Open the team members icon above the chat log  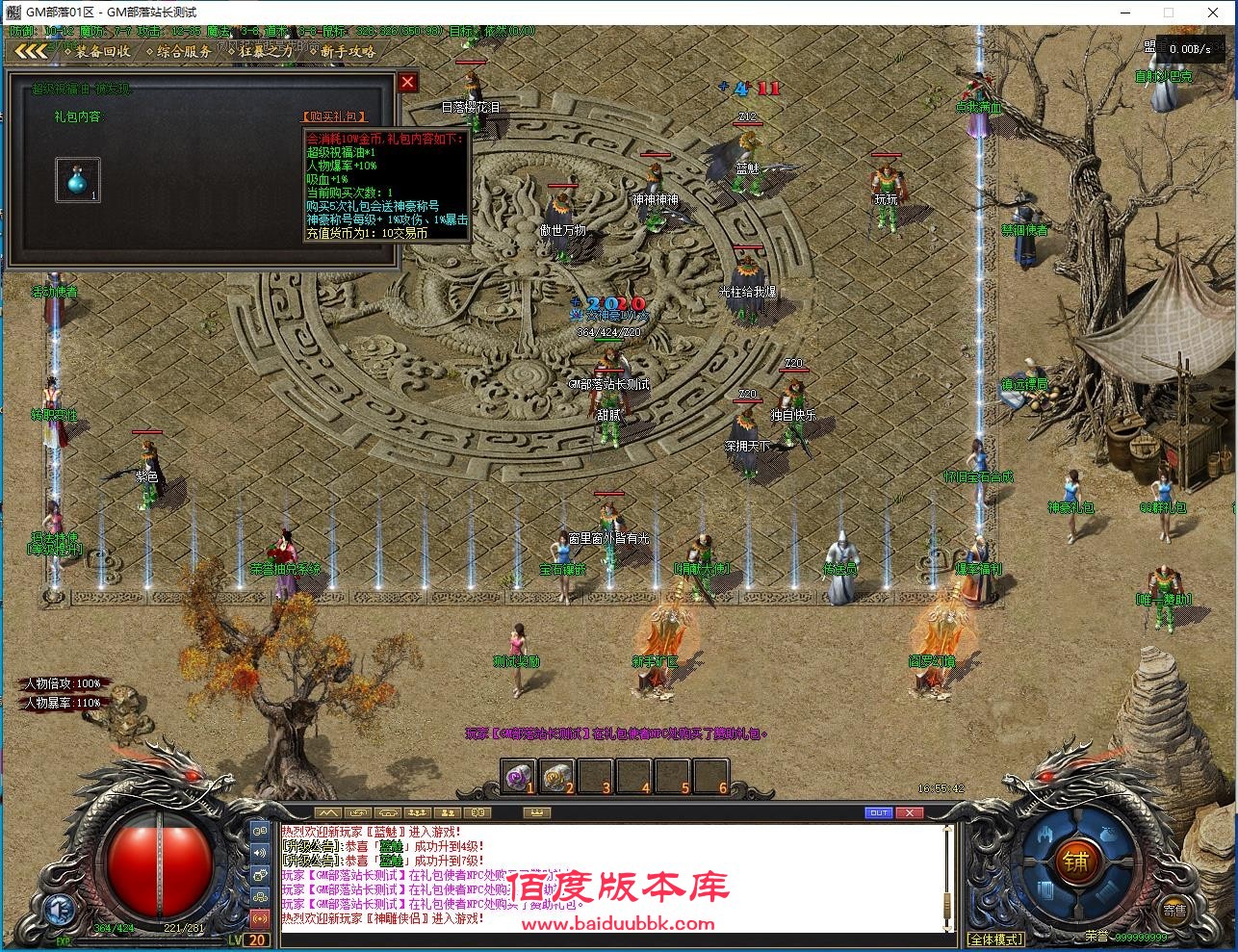pos(418,813)
